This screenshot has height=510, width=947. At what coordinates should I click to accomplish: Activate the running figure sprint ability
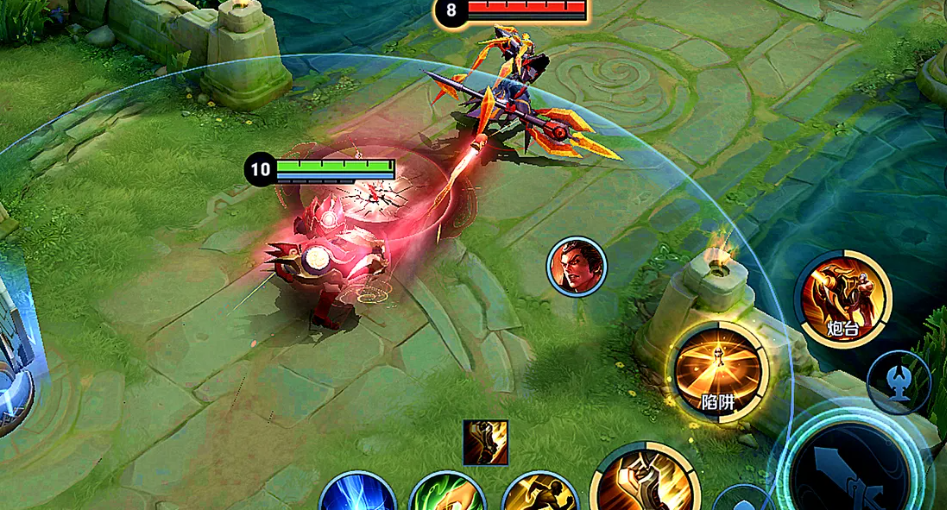point(538,494)
